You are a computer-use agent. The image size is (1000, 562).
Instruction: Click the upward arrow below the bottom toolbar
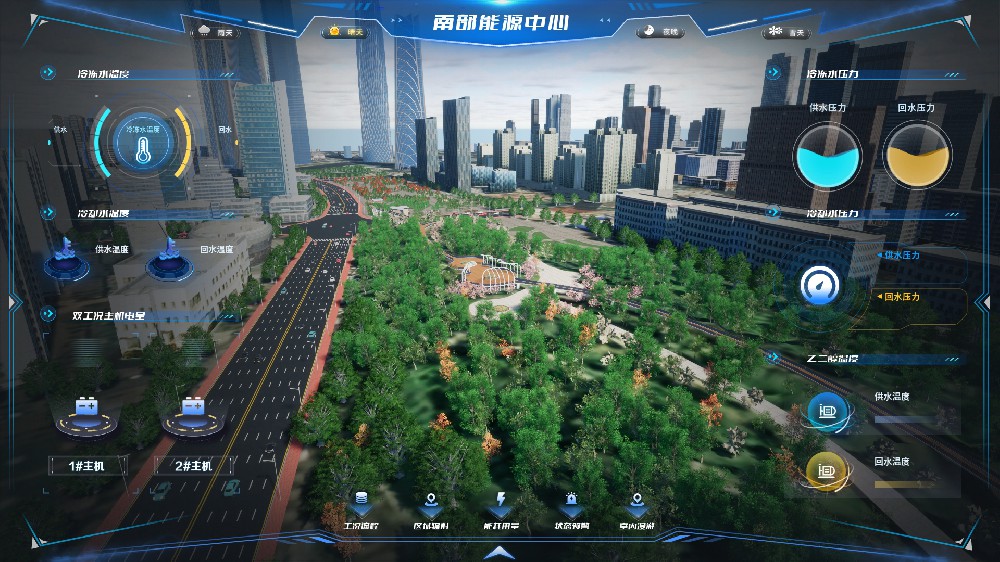tap(499, 551)
